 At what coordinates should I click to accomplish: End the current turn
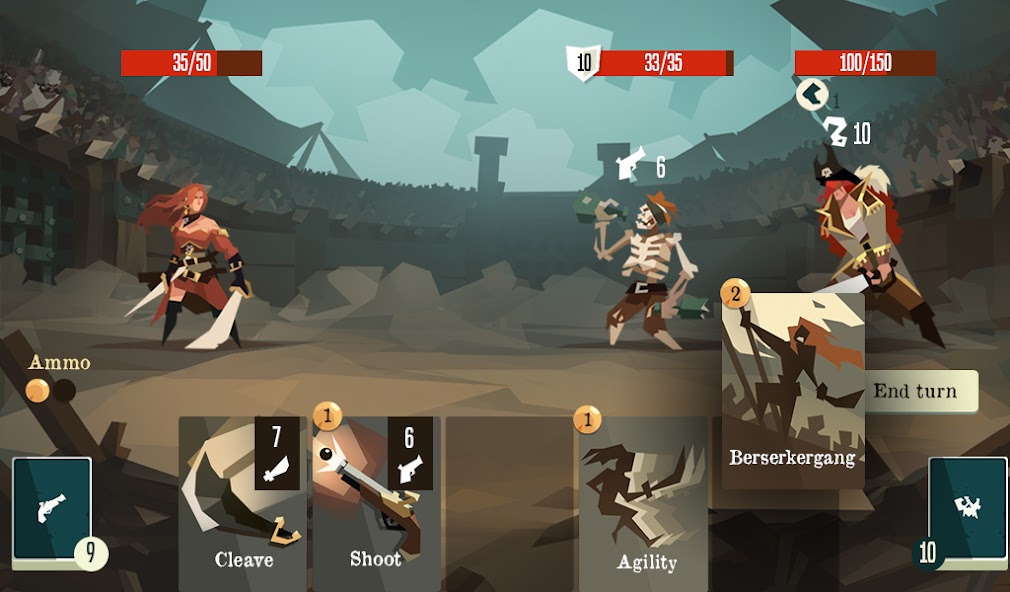click(x=915, y=391)
